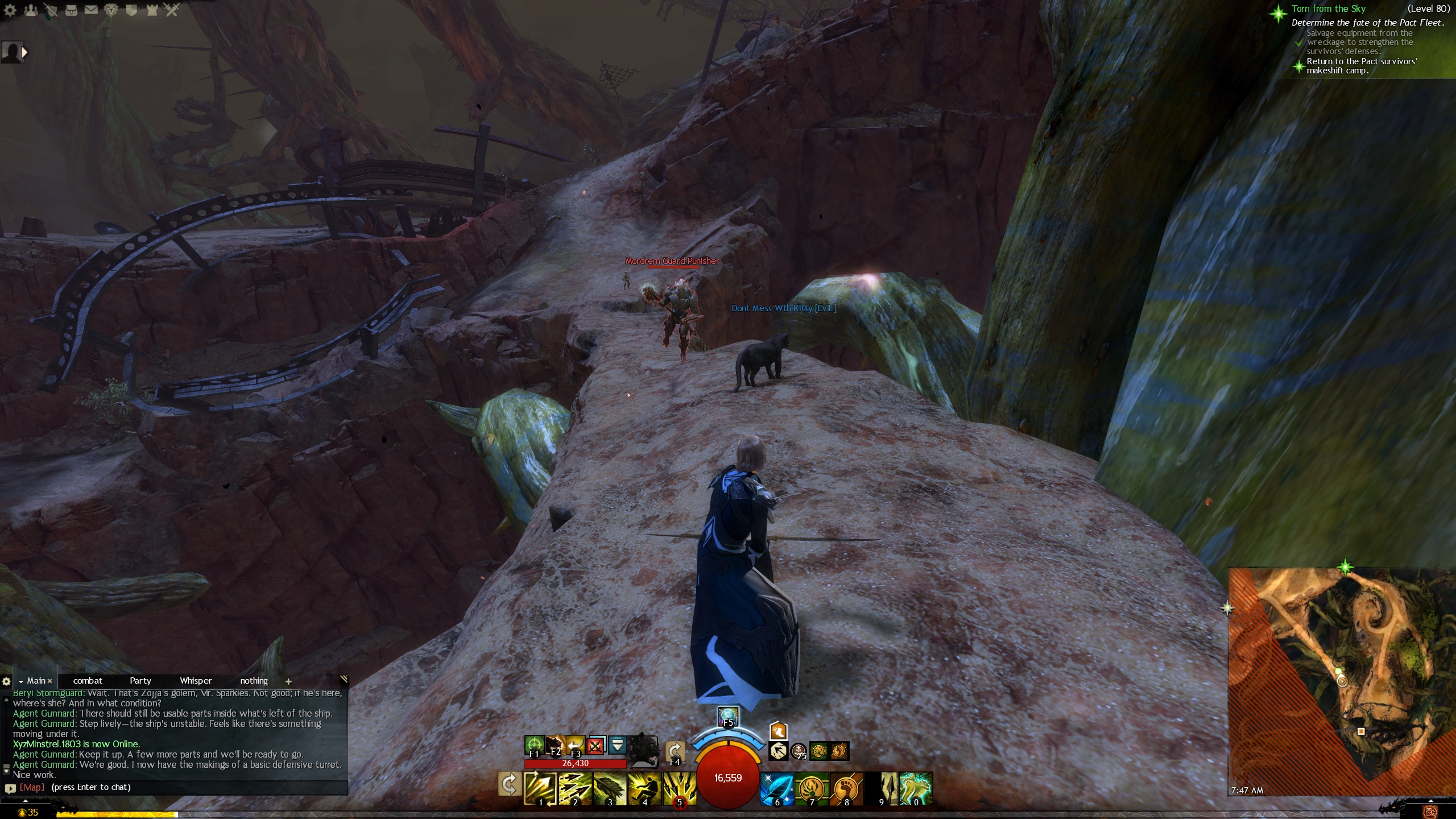Select the Torn from the Sky objective
1456x819 pixels.
tap(1328, 9)
